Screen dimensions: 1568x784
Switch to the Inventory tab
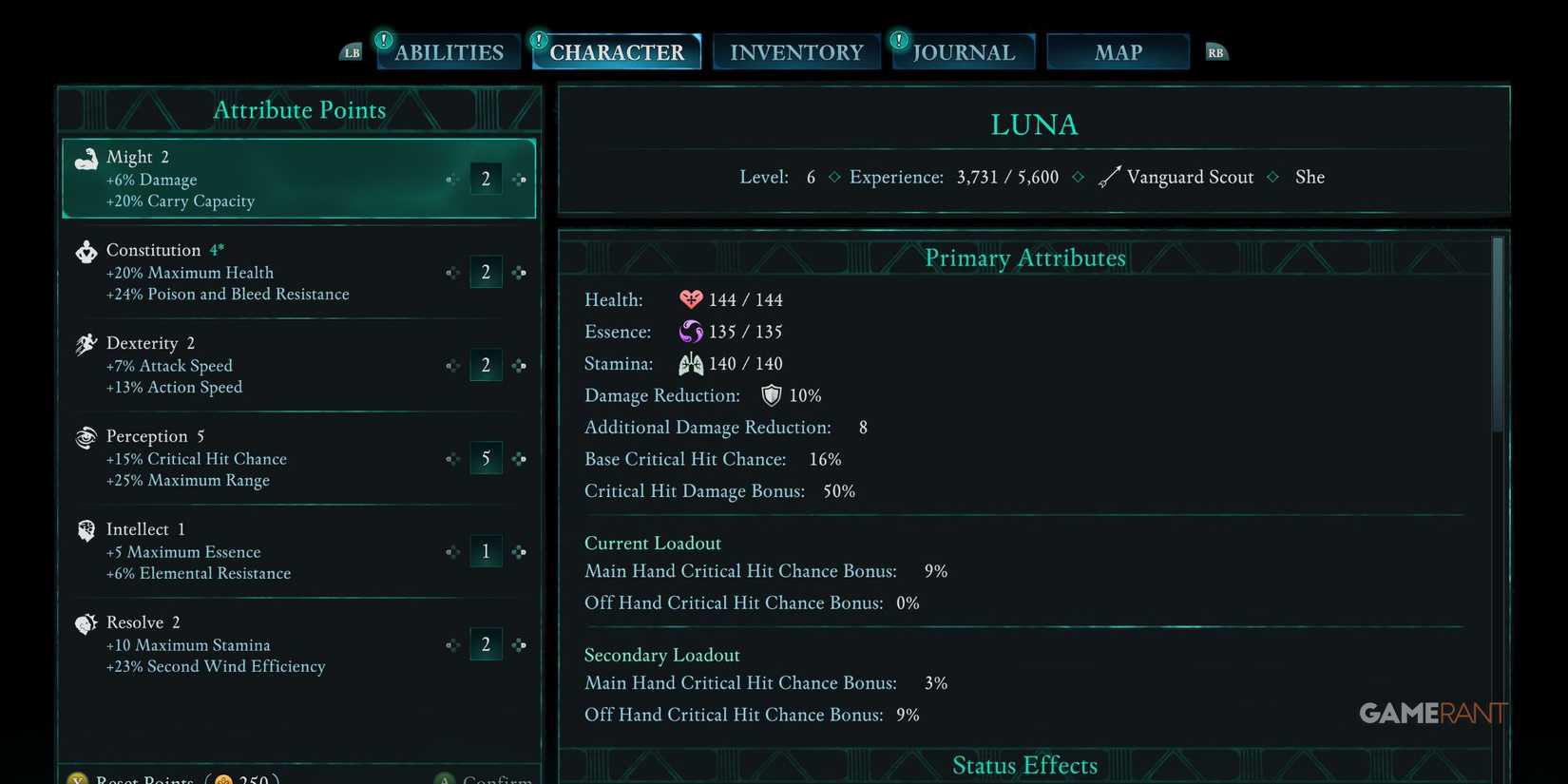click(x=796, y=51)
